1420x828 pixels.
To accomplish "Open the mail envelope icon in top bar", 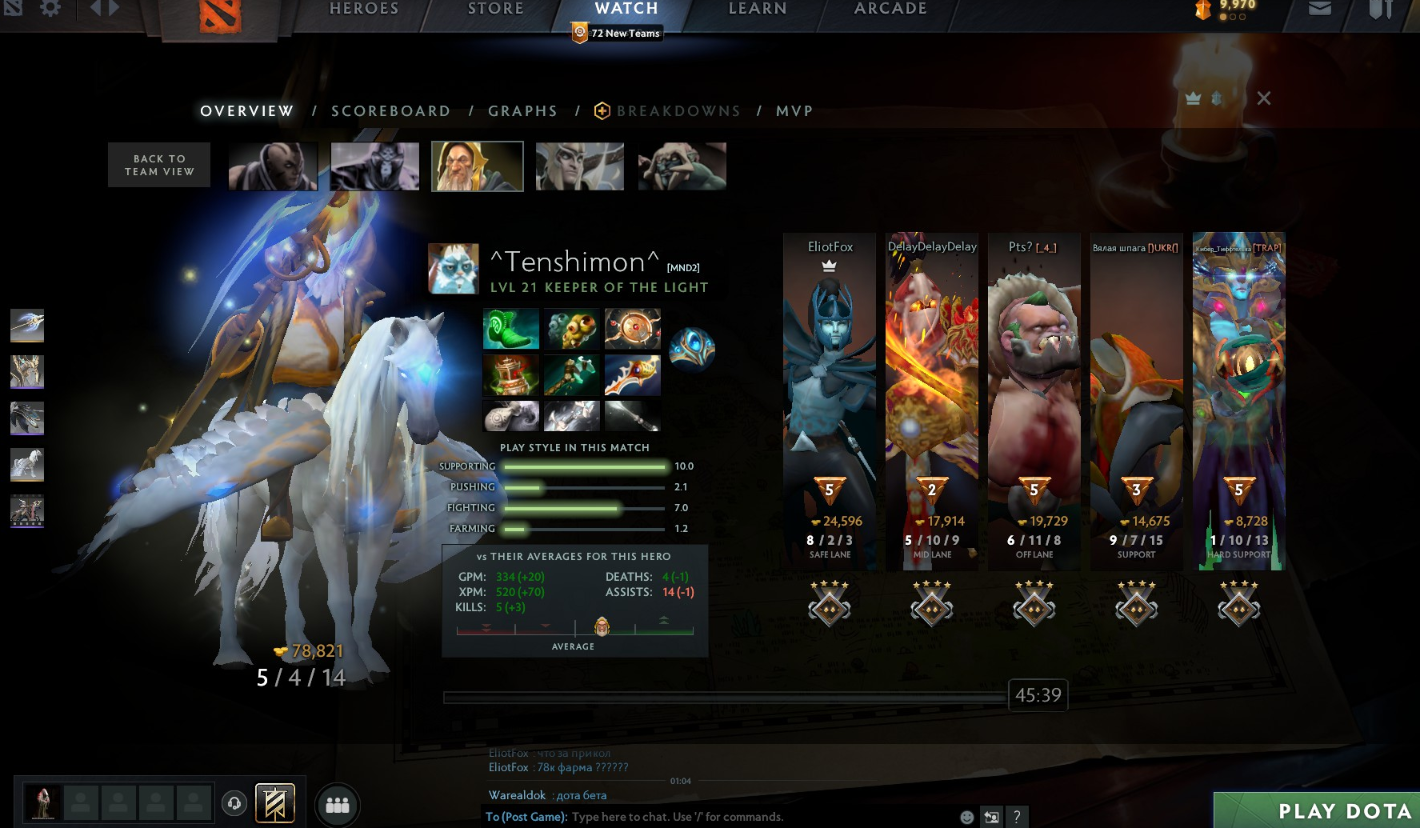I will pyautogui.click(x=1320, y=8).
